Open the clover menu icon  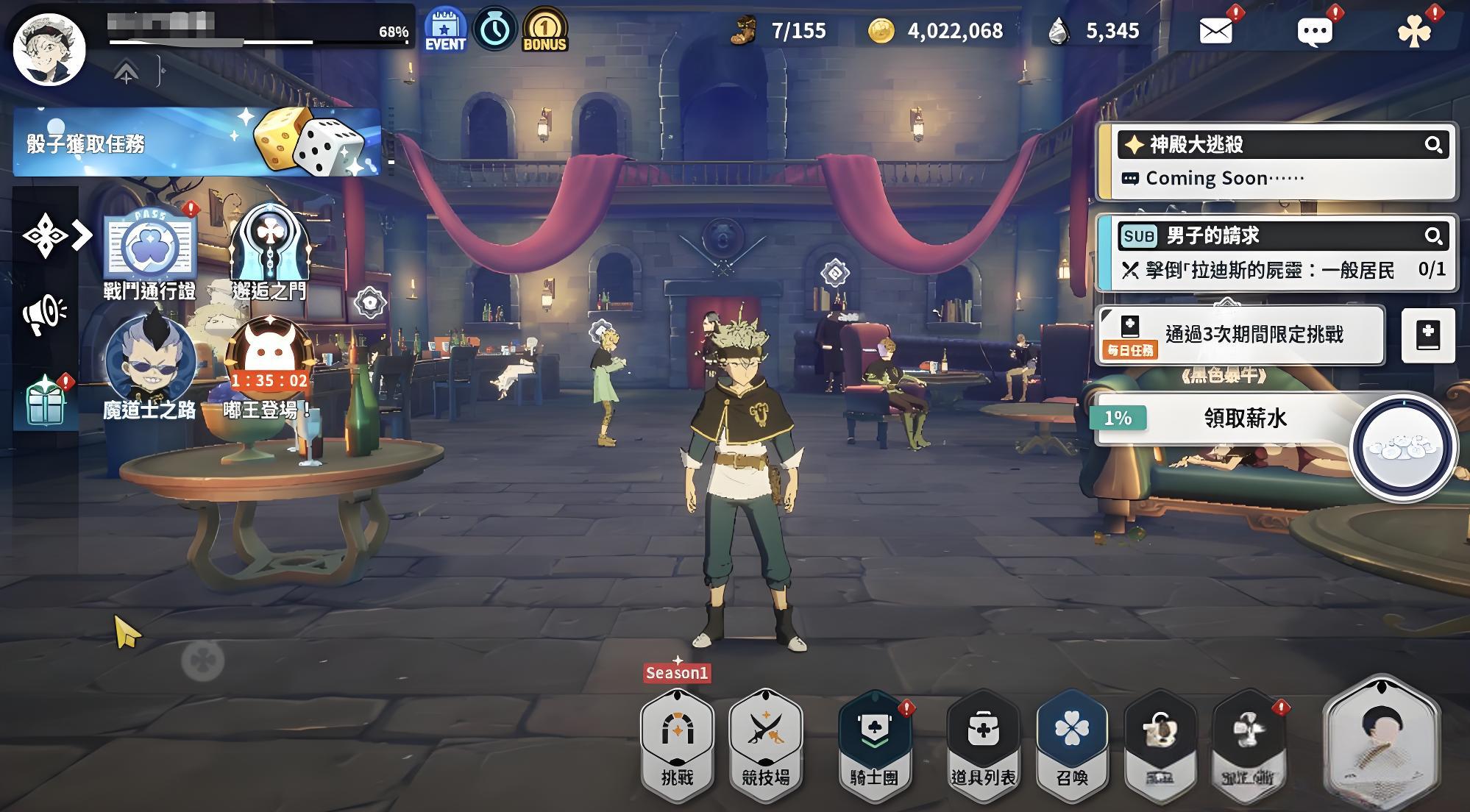(x=1413, y=32)
